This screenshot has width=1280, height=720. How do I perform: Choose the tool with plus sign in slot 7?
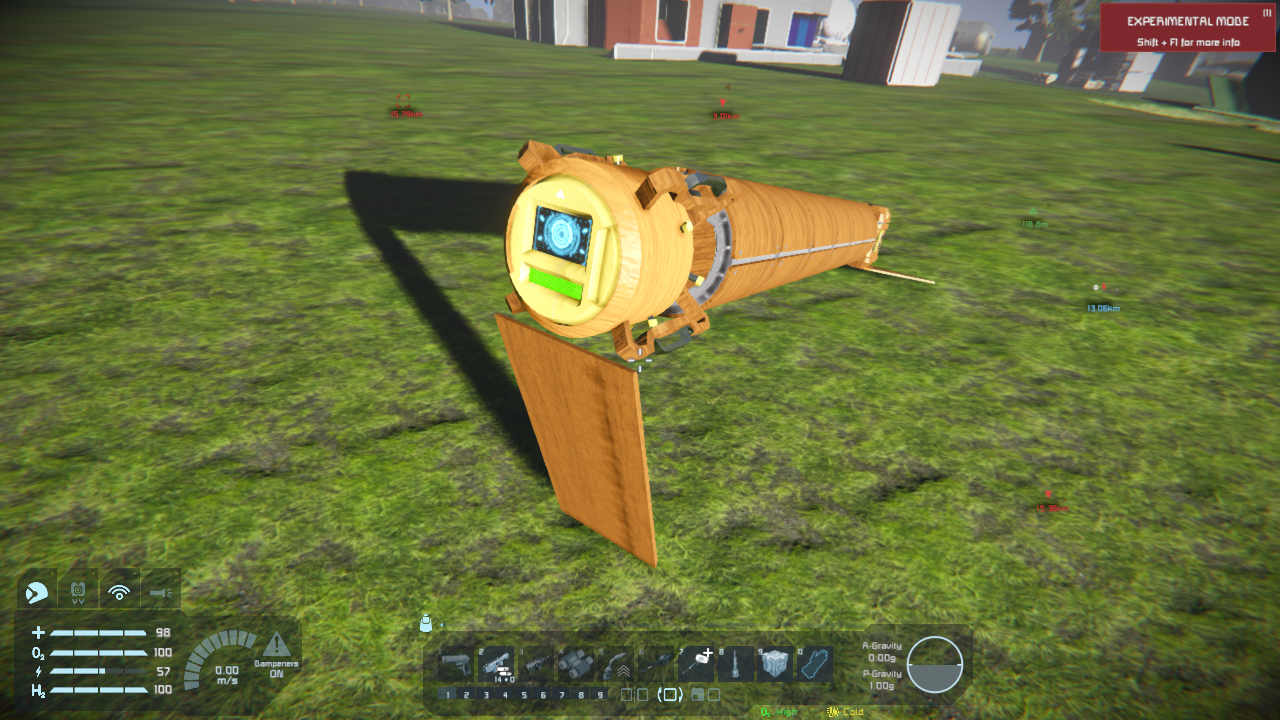[x=696, y=663]
